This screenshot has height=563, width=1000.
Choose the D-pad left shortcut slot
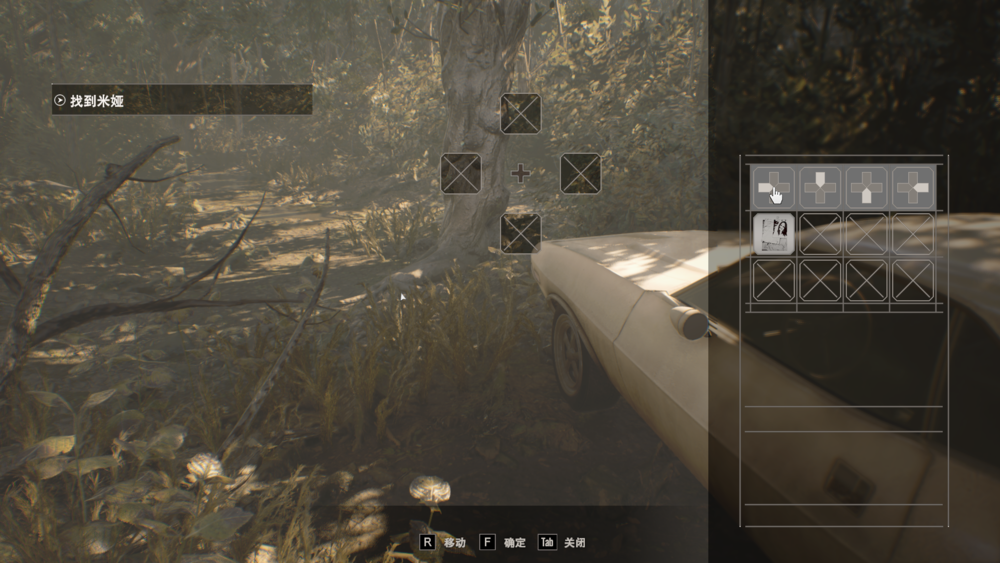pos(461,173)
